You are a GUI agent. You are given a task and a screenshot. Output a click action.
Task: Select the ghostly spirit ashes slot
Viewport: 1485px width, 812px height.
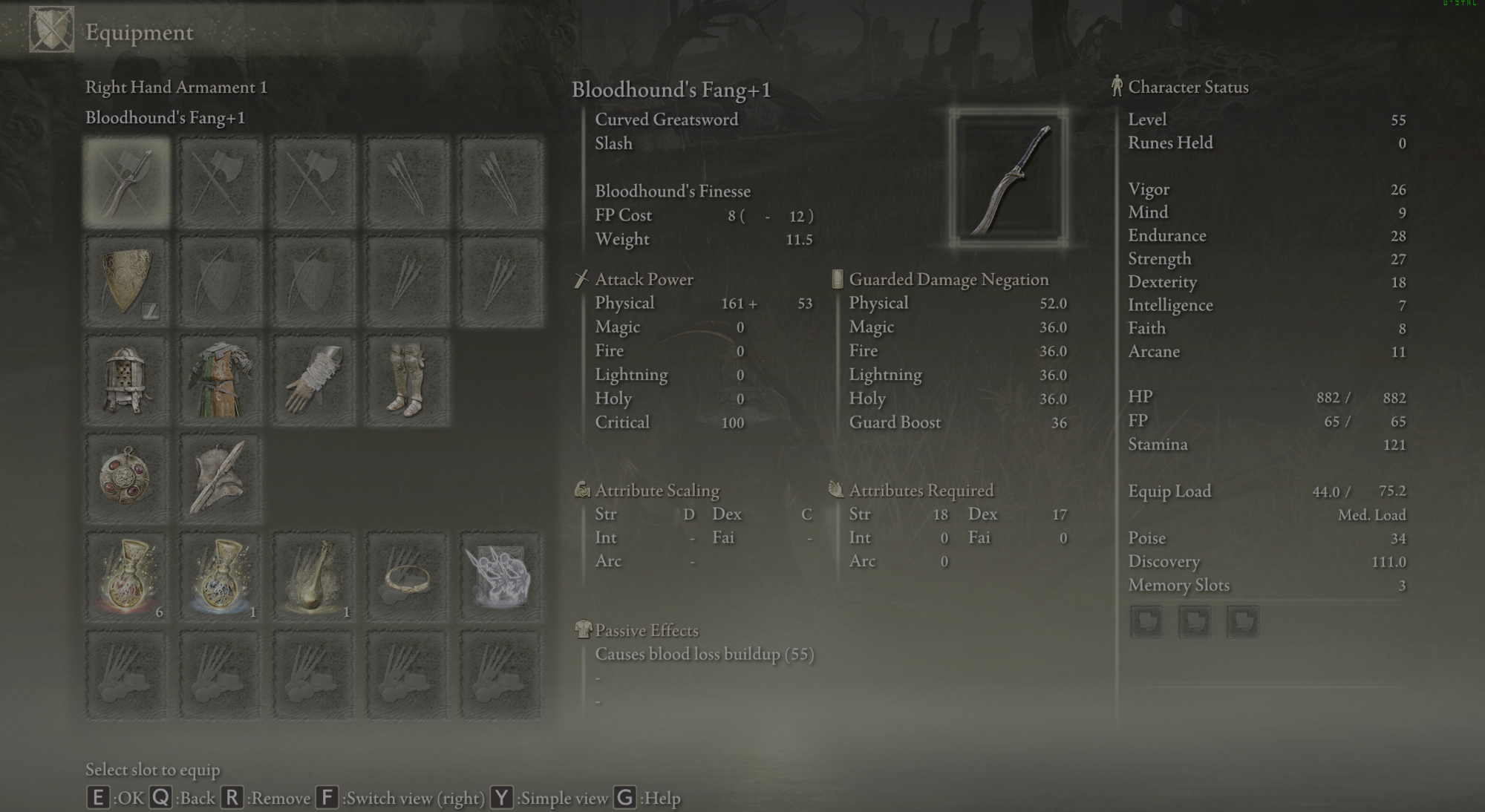coord(500,577)
